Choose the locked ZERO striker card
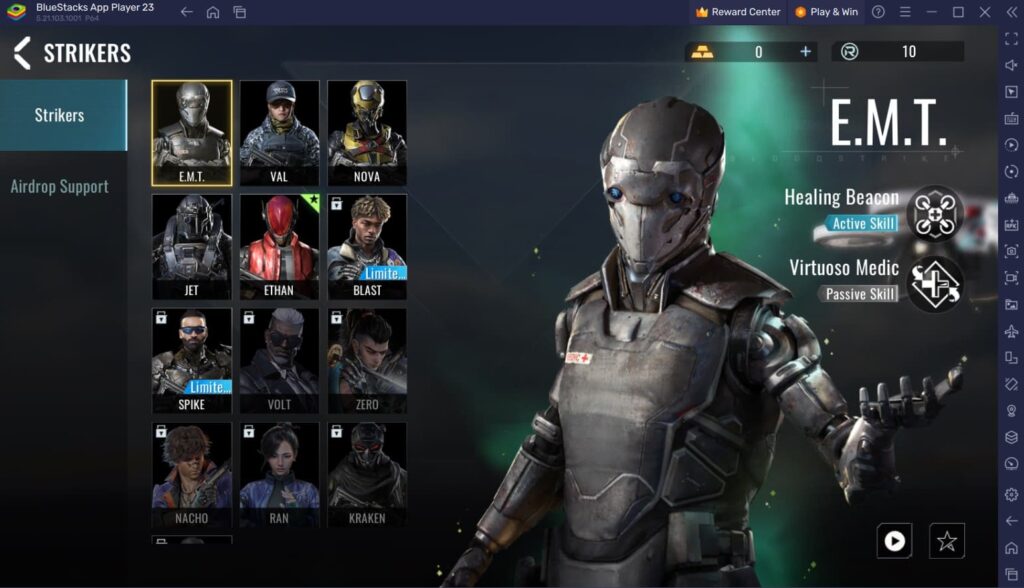This screenshot has width=1024, height=588. coord(367,361)
